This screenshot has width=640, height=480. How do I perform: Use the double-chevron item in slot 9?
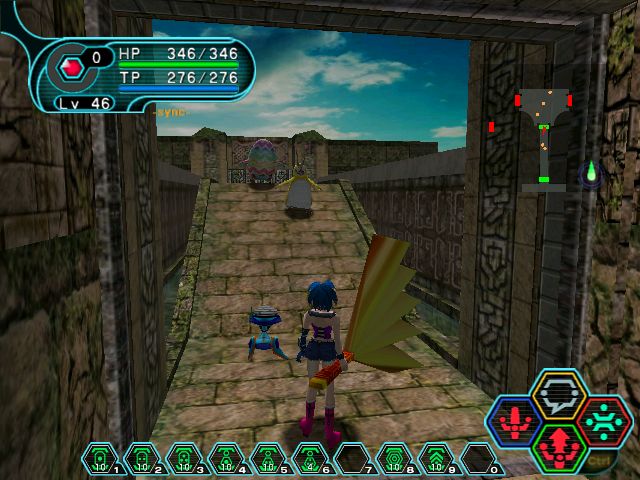(x=436, y=459)
